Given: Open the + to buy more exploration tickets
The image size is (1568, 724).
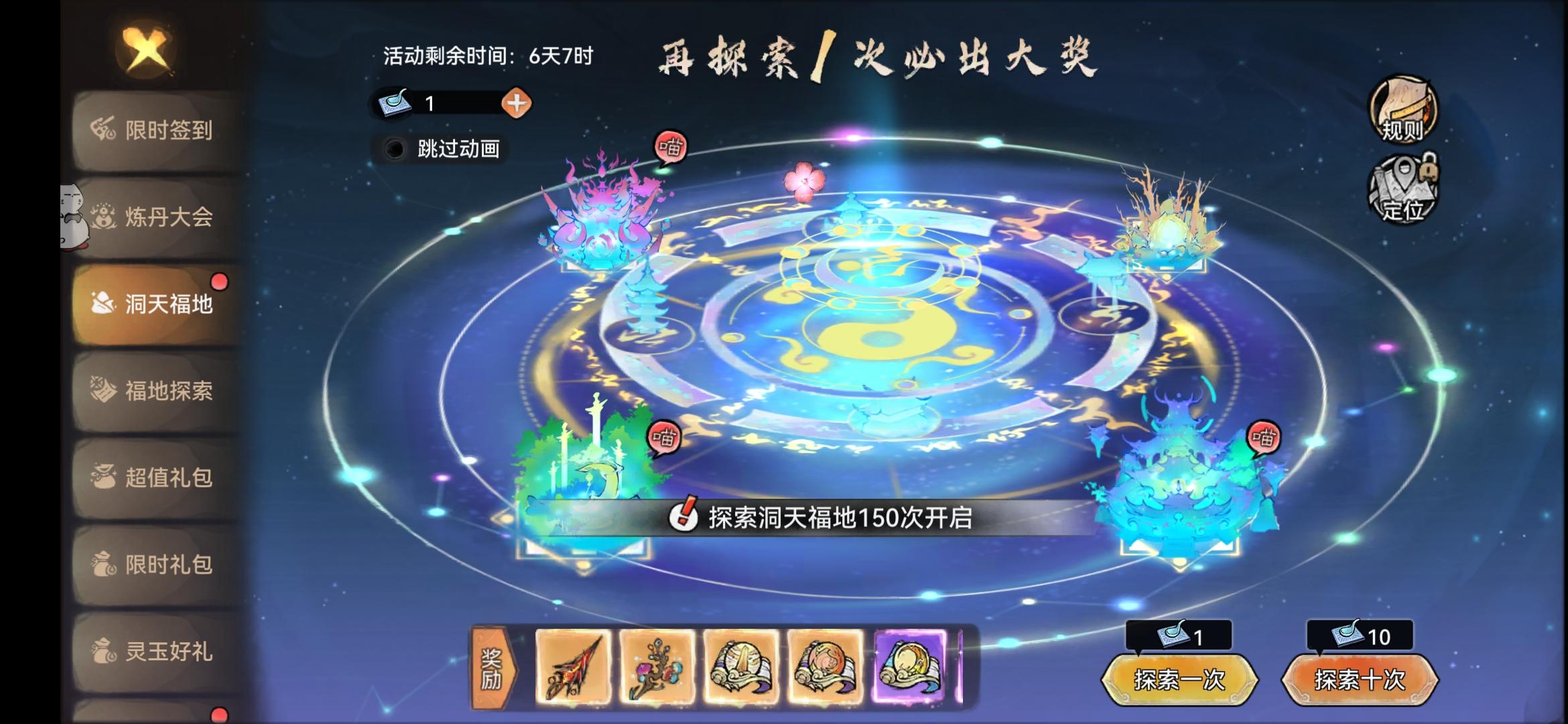Looking at the screenshot, I should coord(516,103).
